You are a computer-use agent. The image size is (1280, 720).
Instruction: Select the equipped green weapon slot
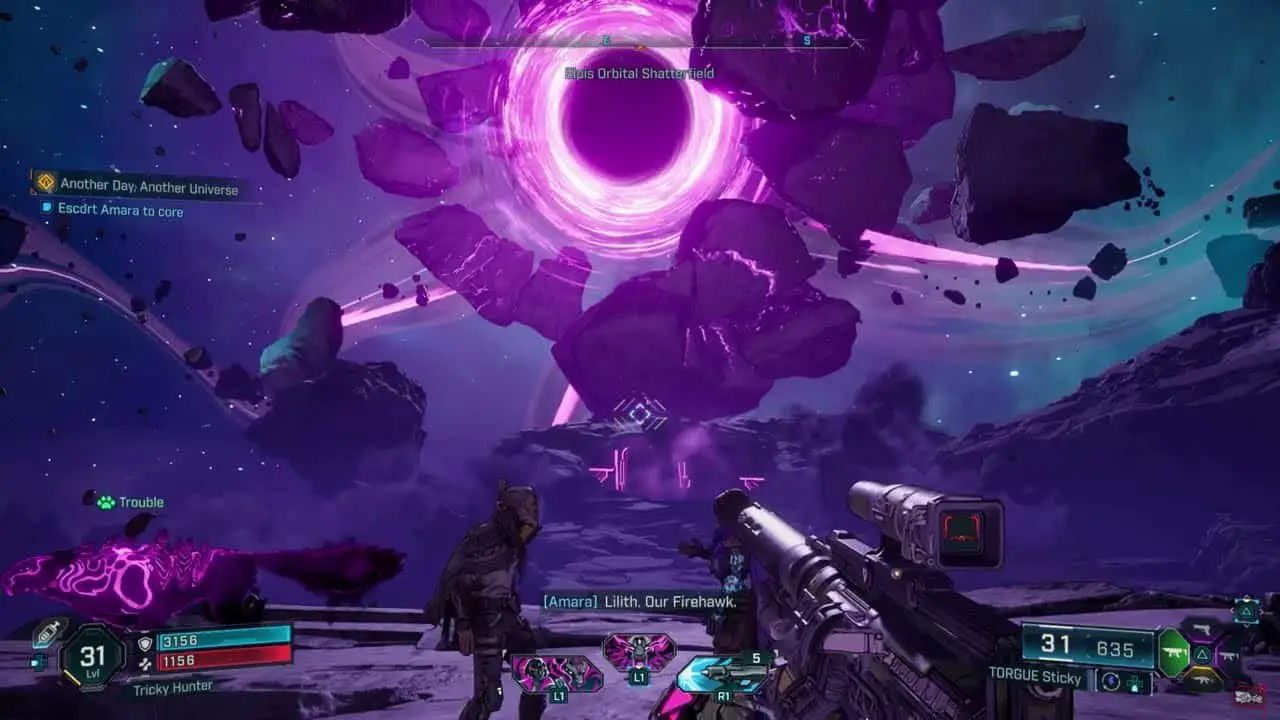(1173, 651)
